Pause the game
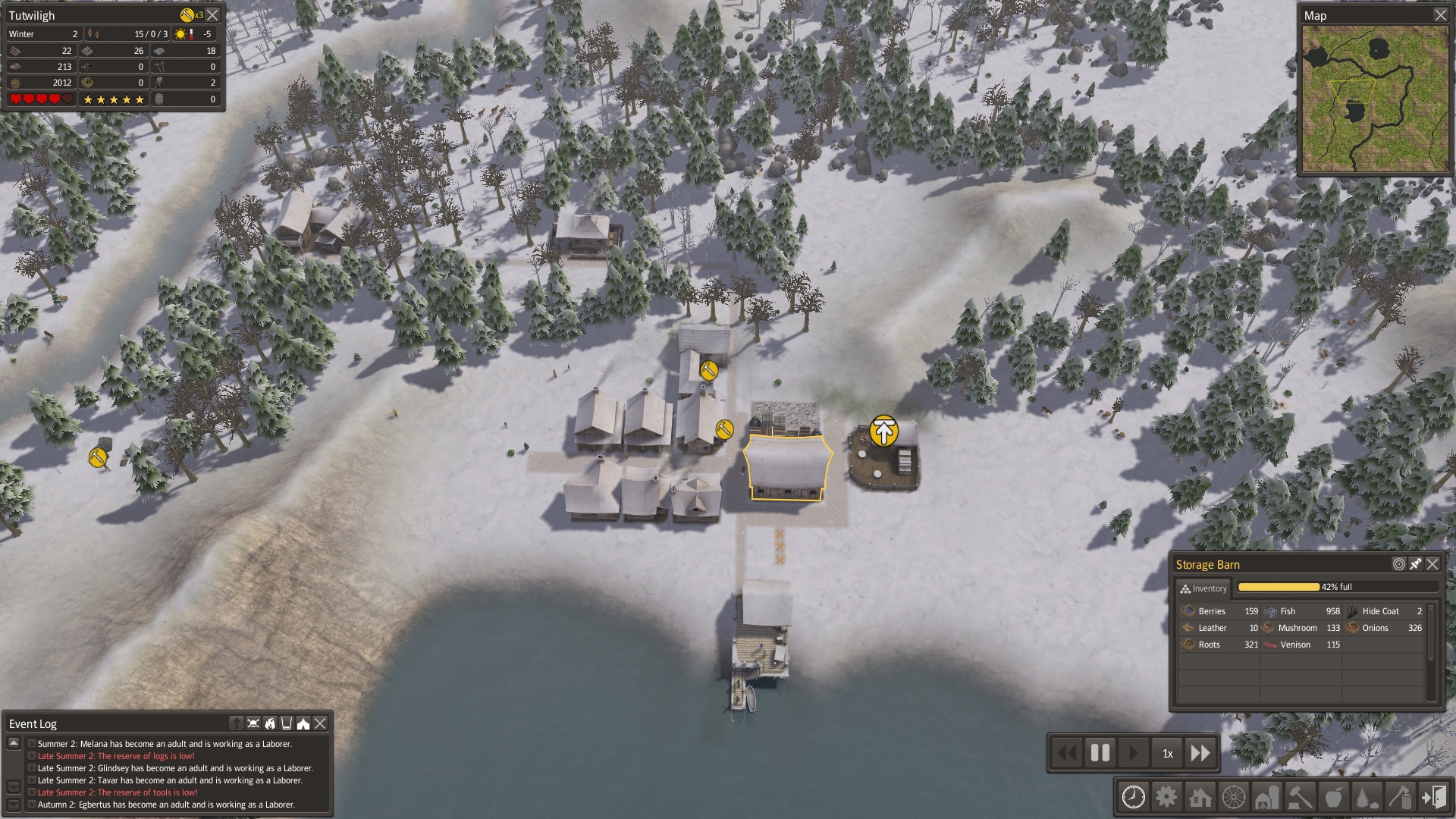The image size is (1456, 819). pyautogui.click(x=1100, y=753)
